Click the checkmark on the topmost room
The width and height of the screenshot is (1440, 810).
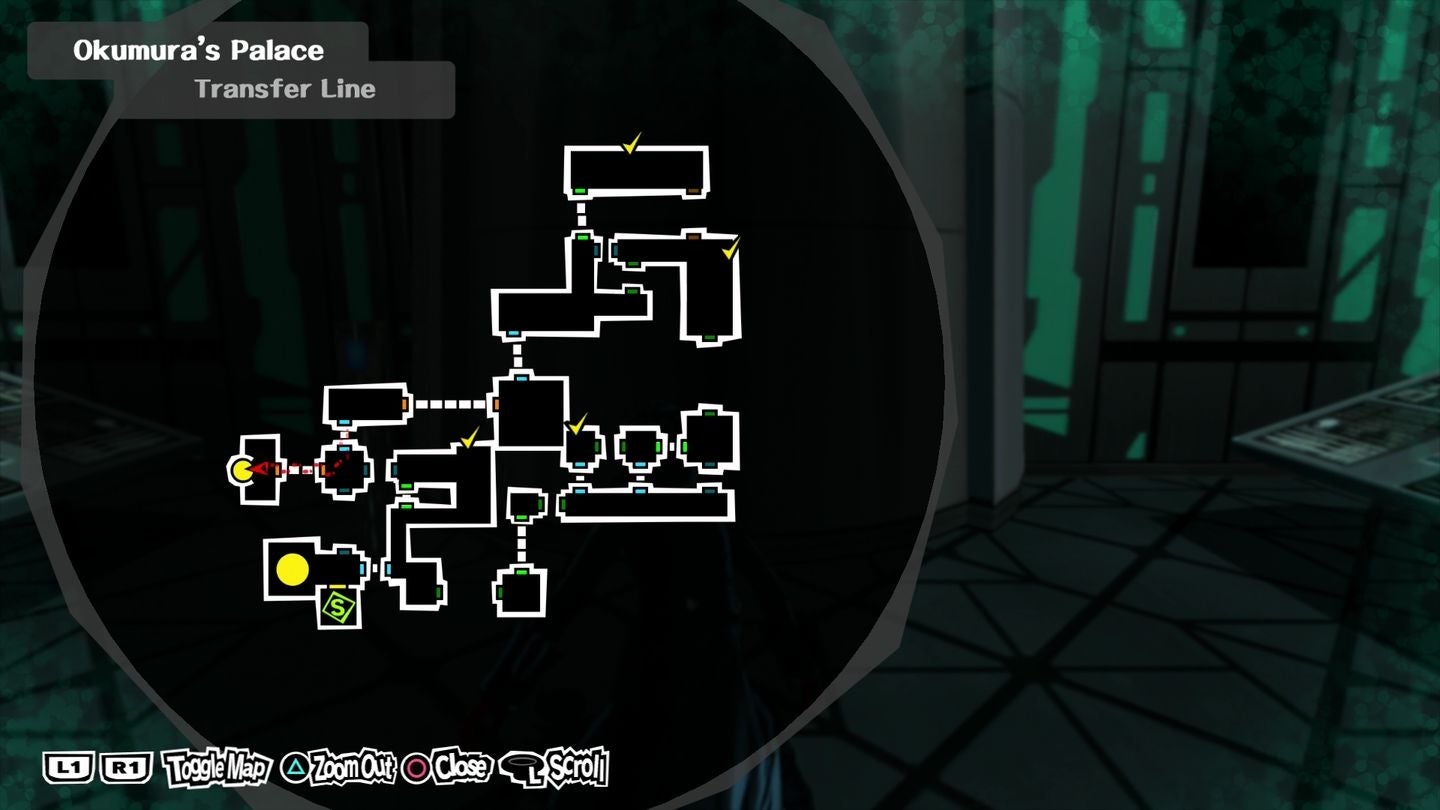(x=633, y=144)
